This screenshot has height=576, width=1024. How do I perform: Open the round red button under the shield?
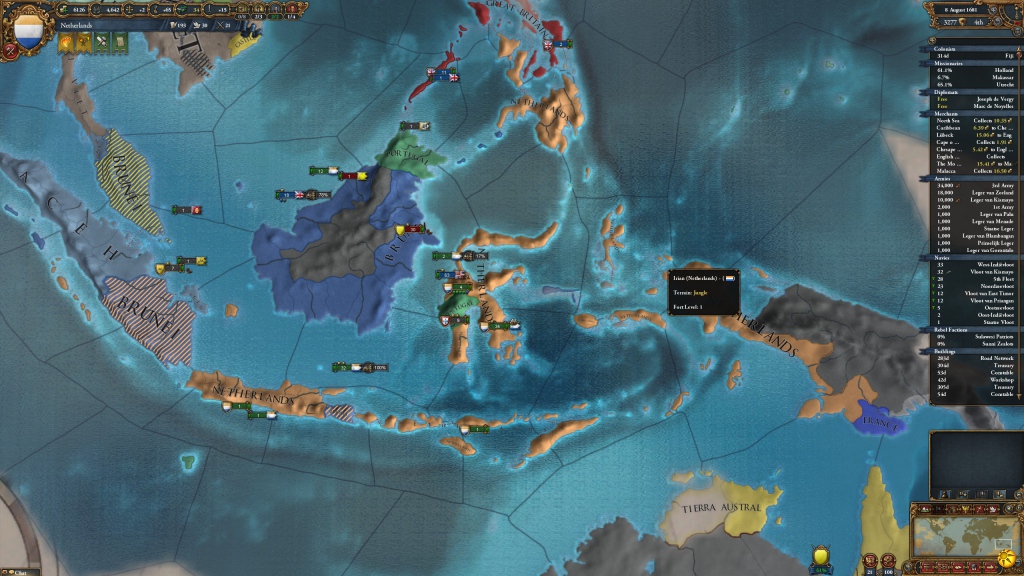[x=10, y=49]
